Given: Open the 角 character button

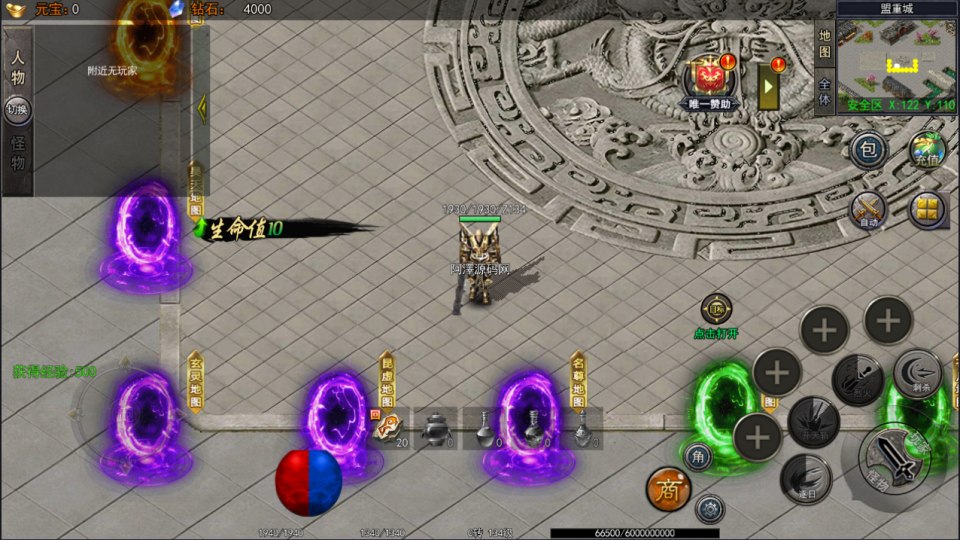Looking at the screenshot, I should pos(698,456).
